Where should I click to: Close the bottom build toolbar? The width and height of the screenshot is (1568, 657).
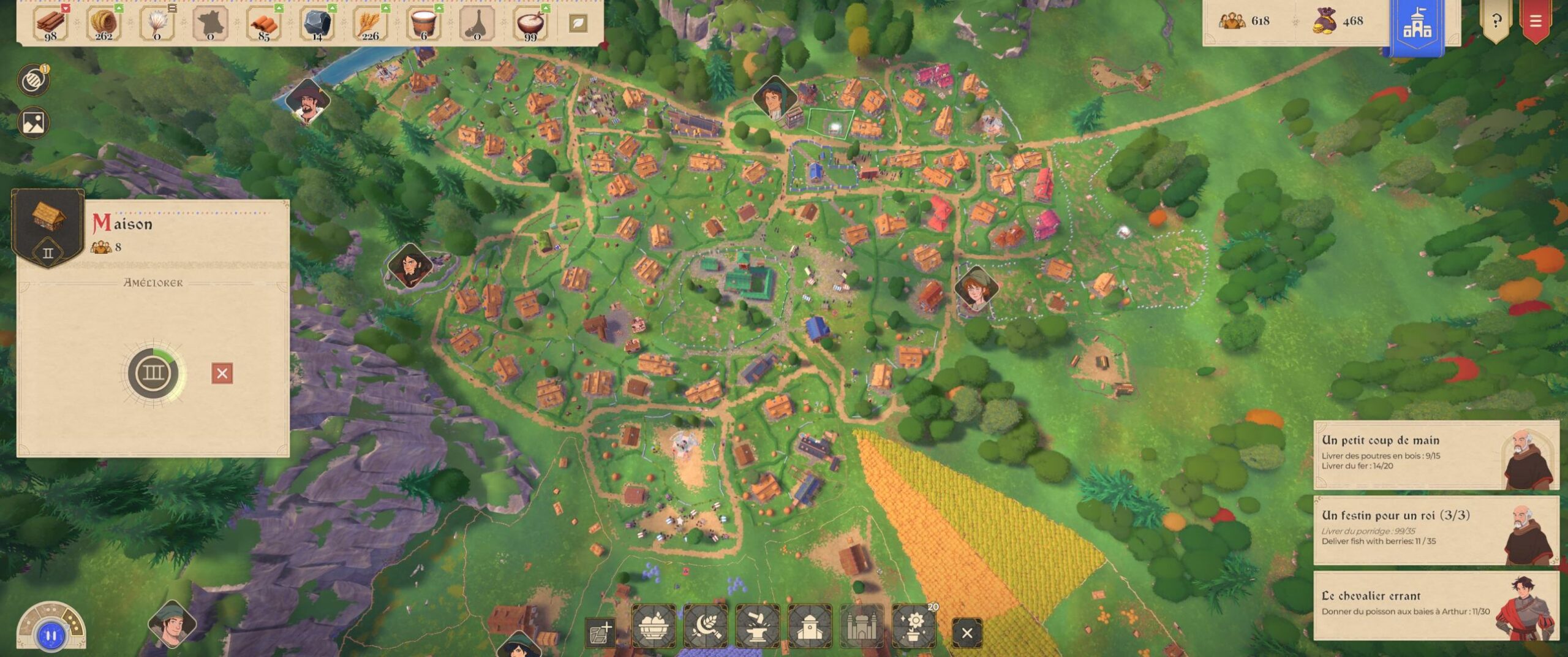pyautogui.click(x=967, y=632)
